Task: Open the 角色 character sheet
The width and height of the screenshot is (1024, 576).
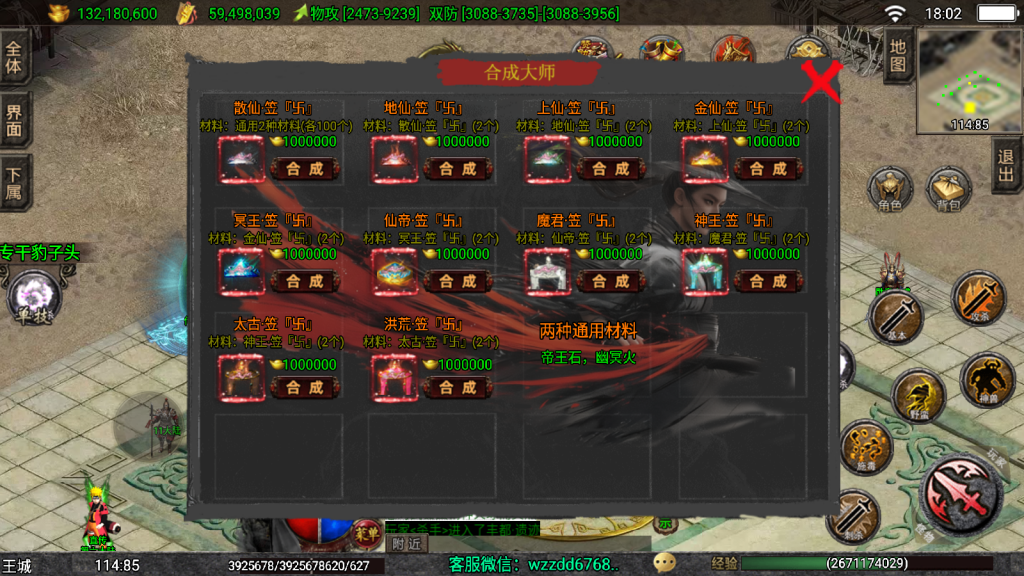Action: tap(889, 190)
